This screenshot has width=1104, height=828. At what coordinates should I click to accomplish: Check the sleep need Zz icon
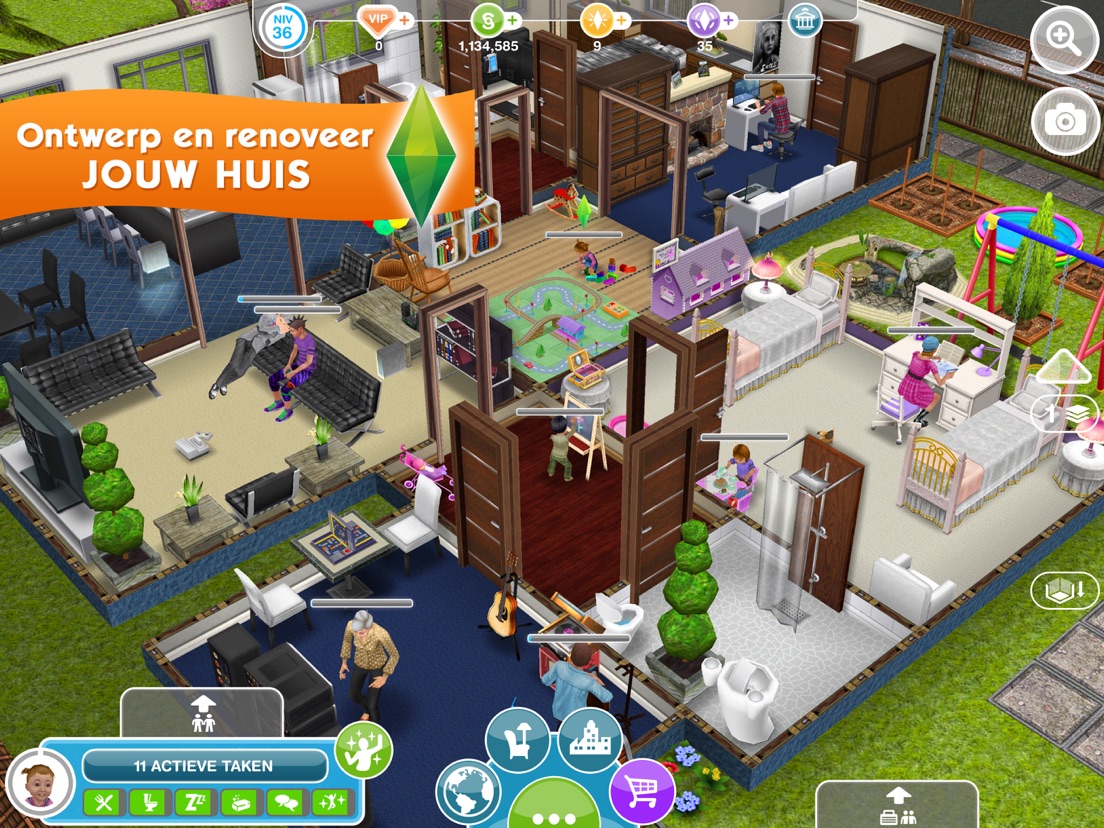pyautogui.click(x=192, y=802)
